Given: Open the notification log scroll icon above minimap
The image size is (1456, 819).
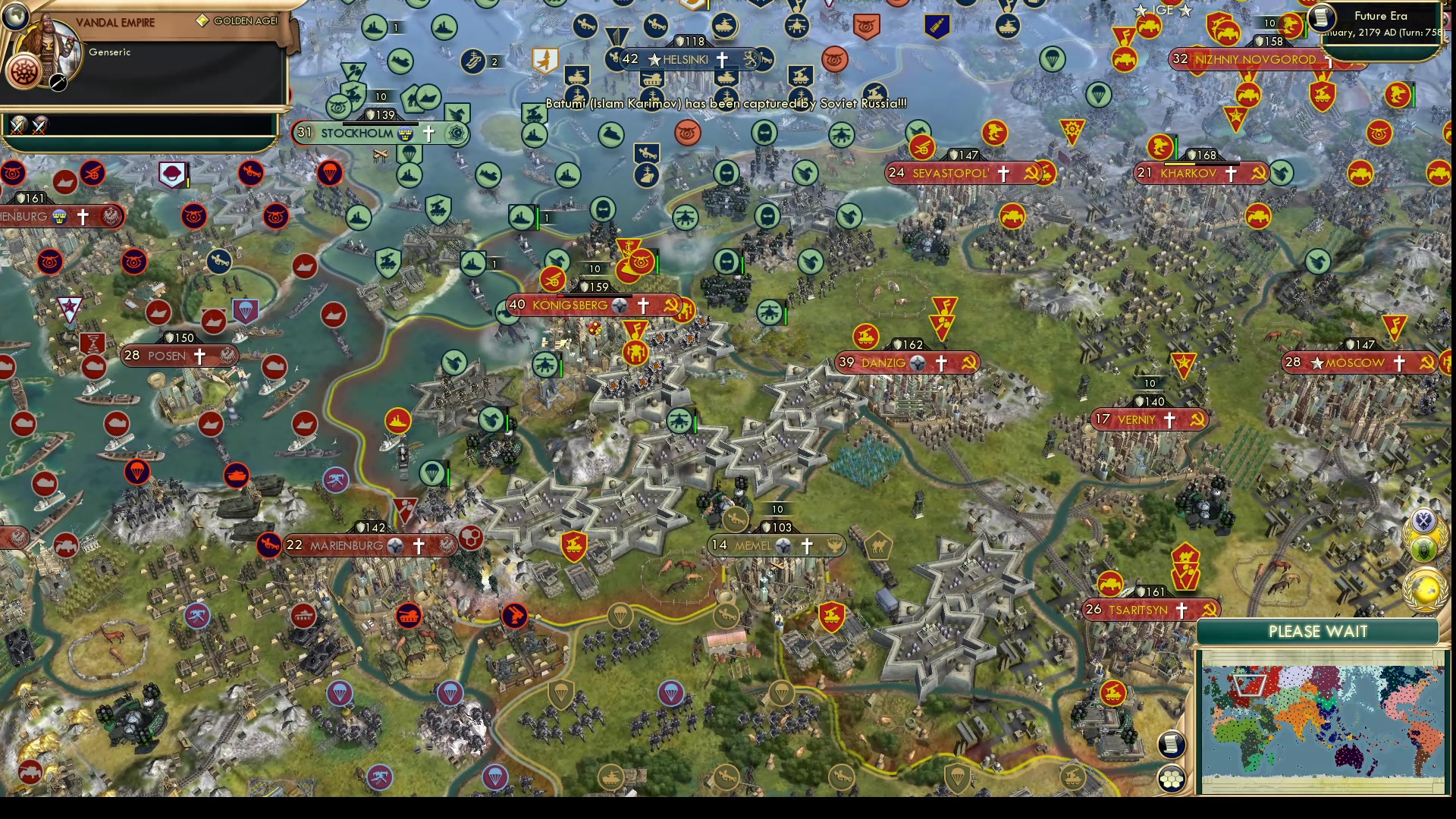Looking at the screenshot, I should click(x=1172, y=743).
